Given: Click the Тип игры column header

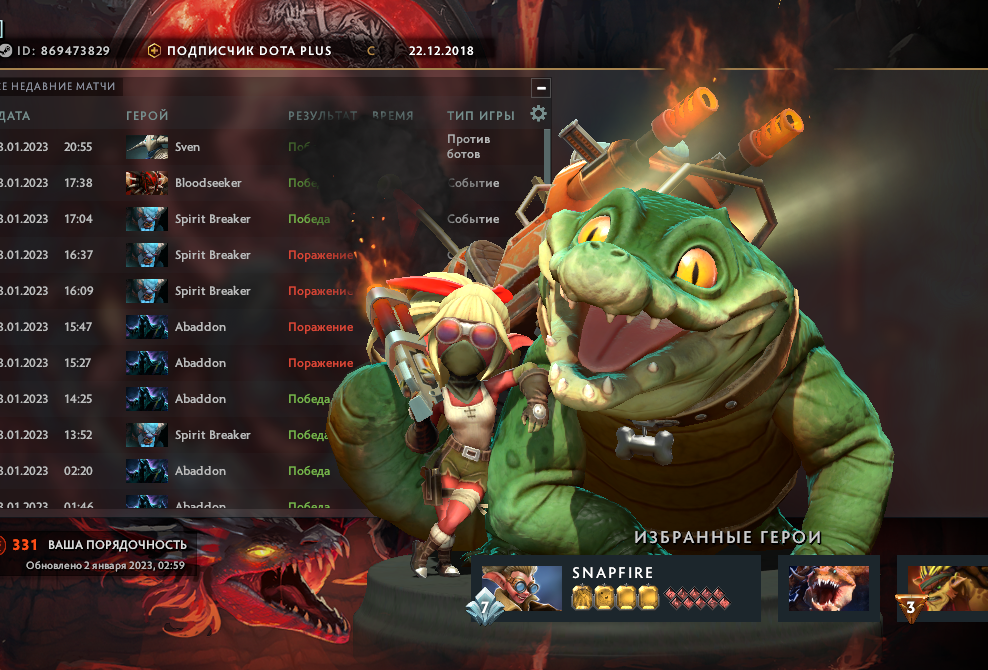Looking at the screenshot, I should click(x=481, y=116).
